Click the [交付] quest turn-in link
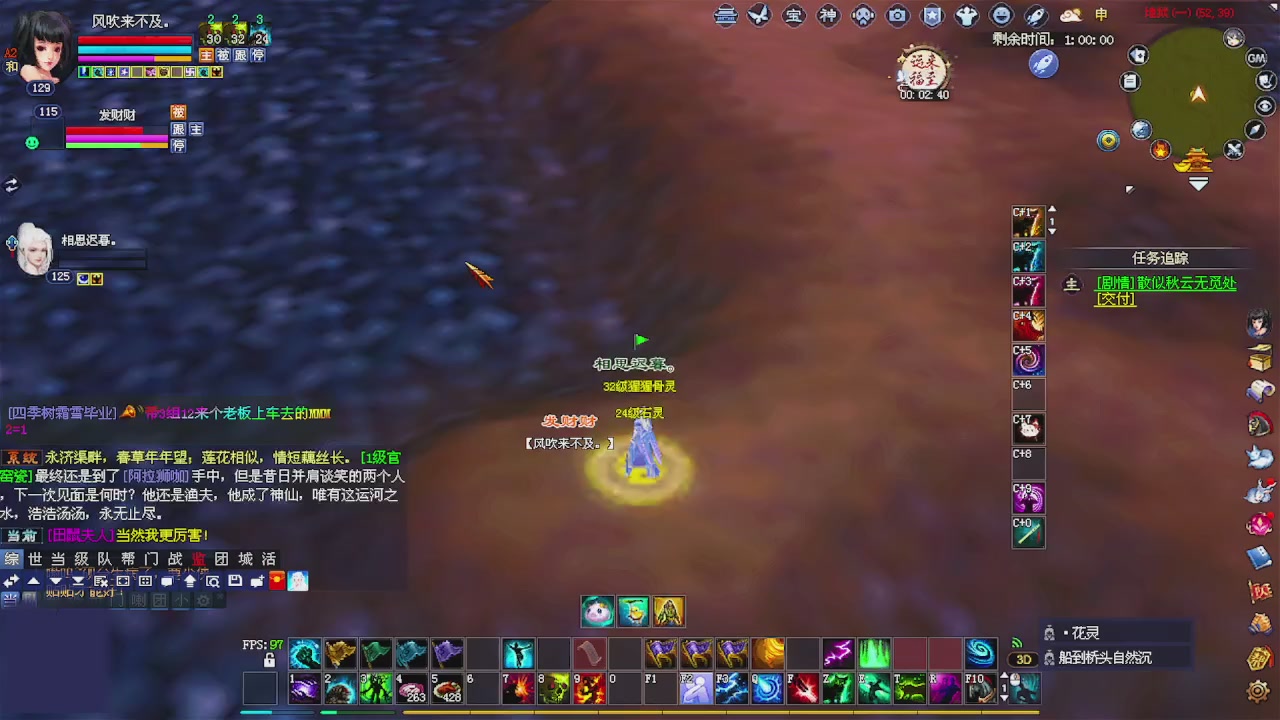 tap(1115, 299)
